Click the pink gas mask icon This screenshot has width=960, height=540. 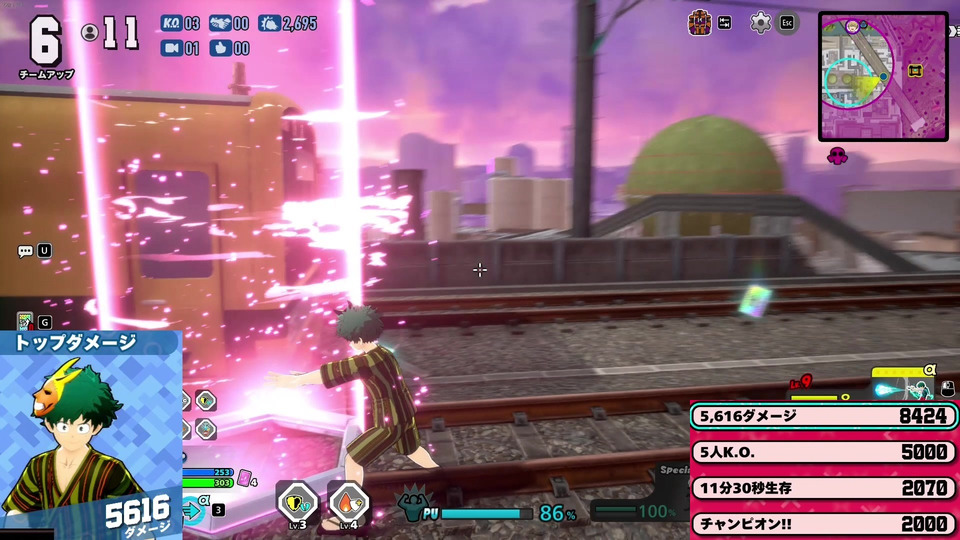pyautogui.click(x=838, y=155)
